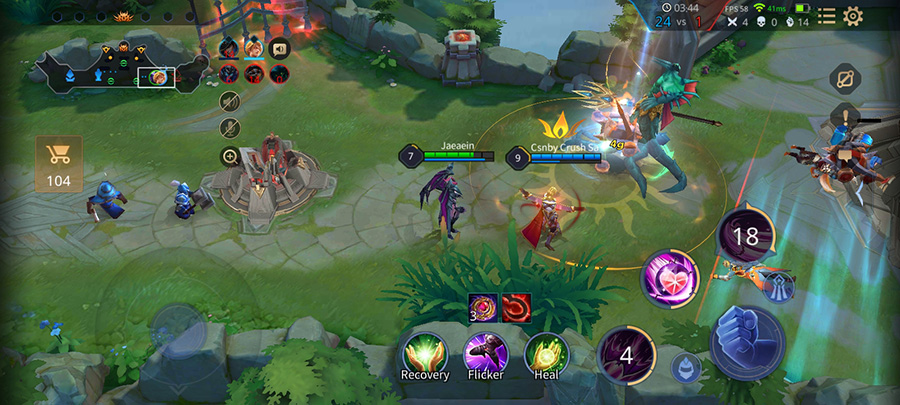Send the exclamation alert signal
Viewport: 900px width, 405px height.
pos(845,116)
